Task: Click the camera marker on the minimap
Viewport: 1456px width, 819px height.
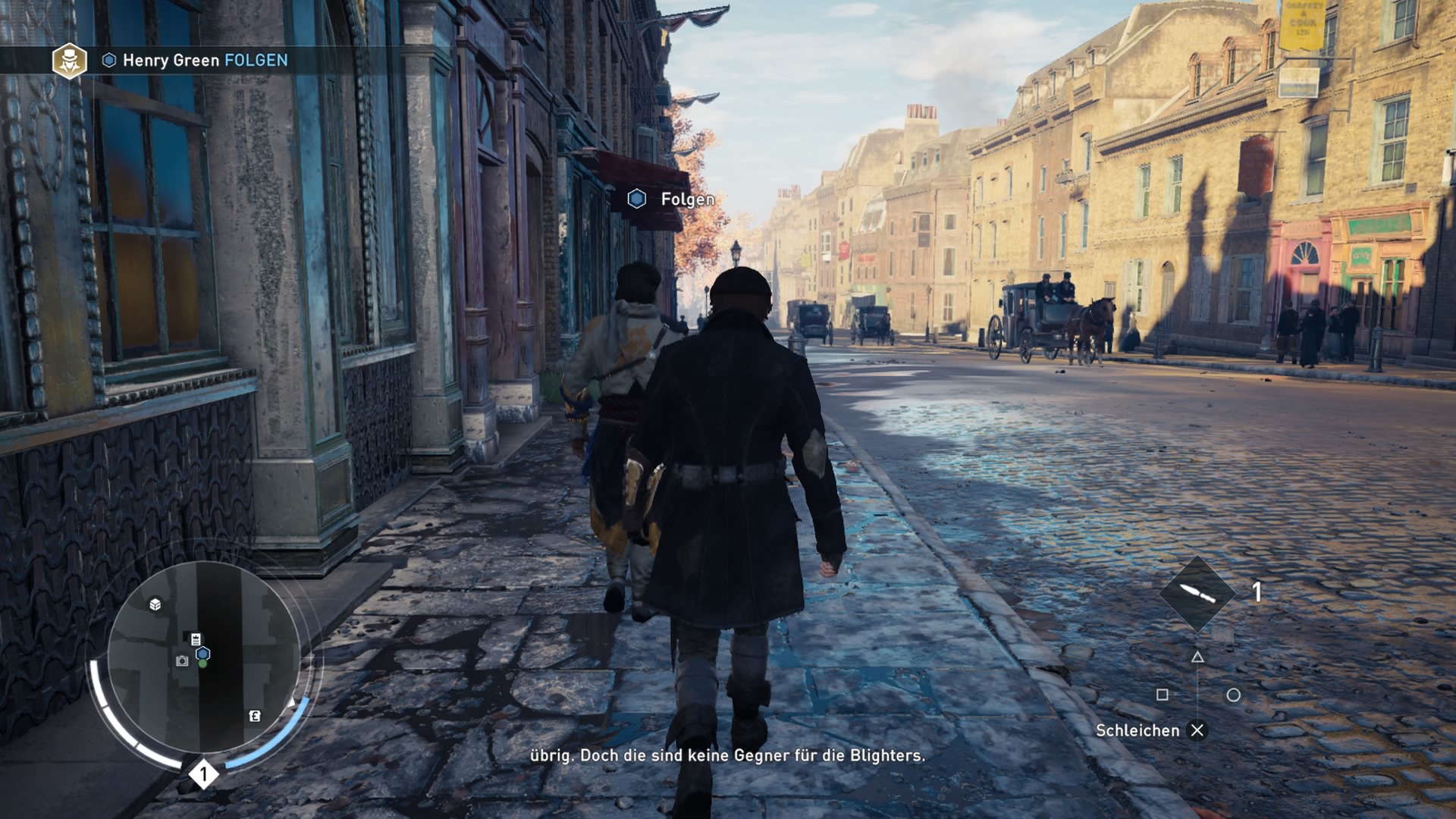Action: (182, 661)
